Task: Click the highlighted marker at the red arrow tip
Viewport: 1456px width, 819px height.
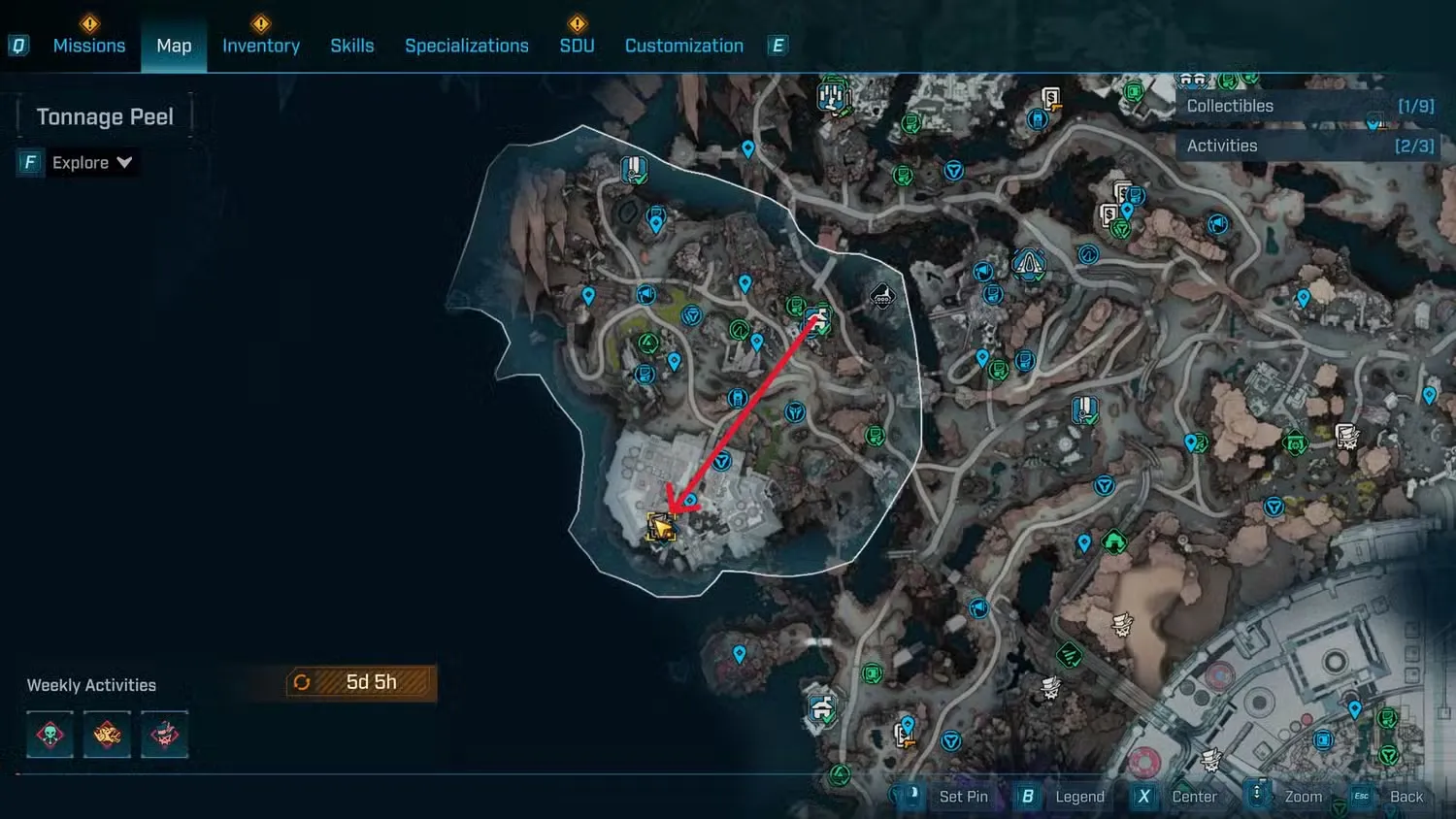Action: (663, 524)
